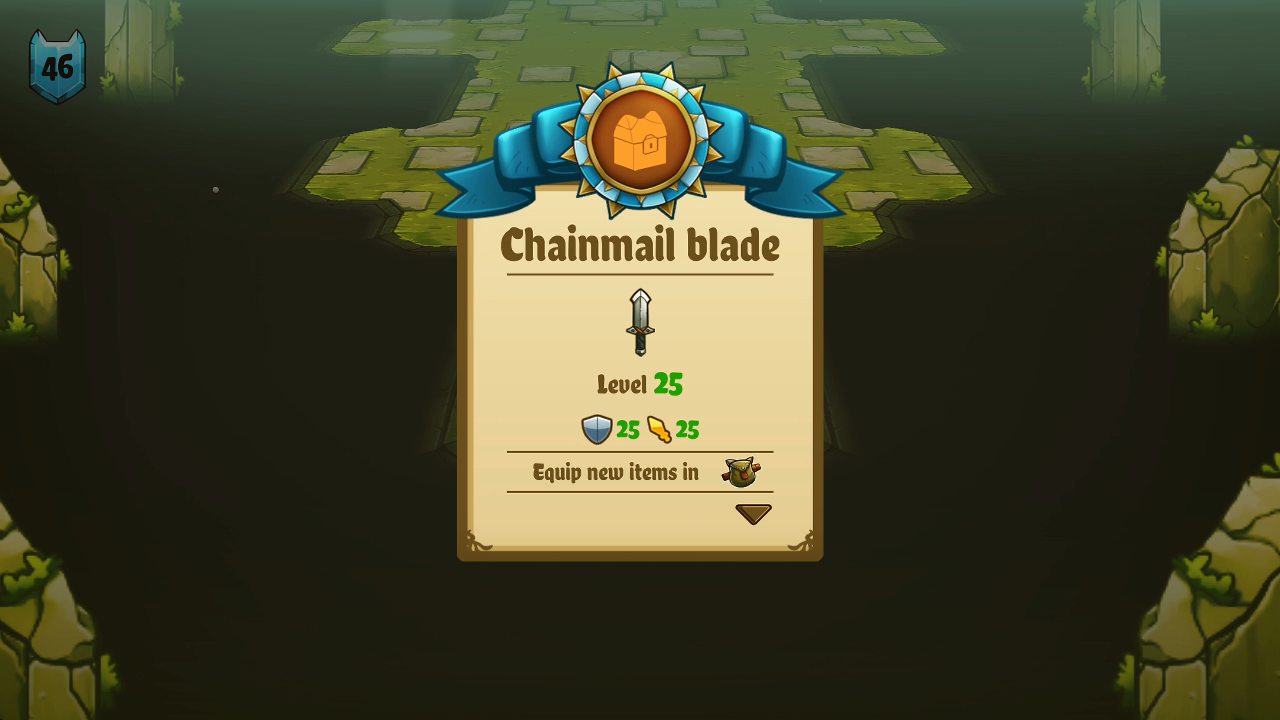The height and width of the screenshot is (720, 1280).
Task: Open the downward disclosure arrow on the card
Action: point(753,513)
